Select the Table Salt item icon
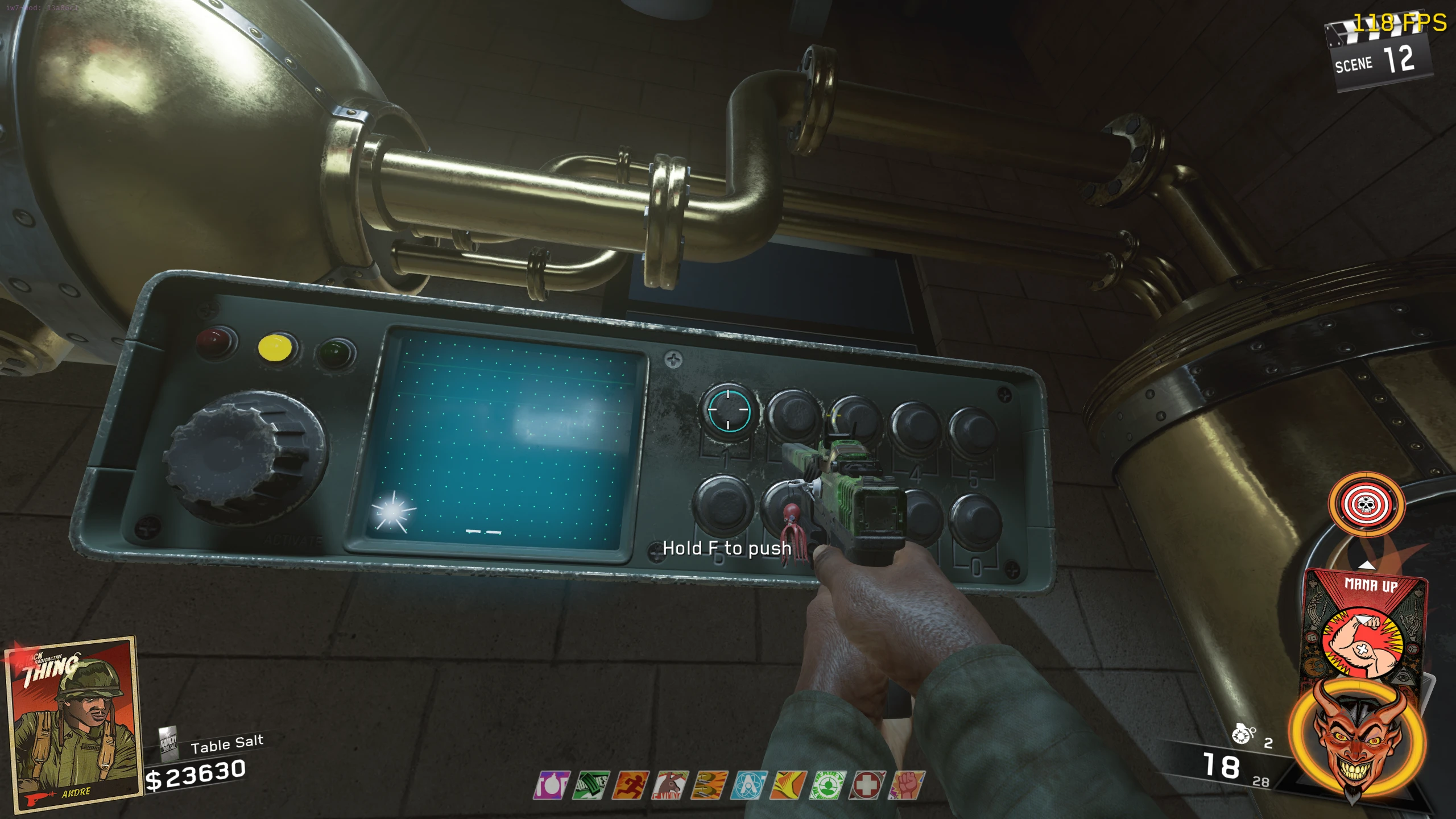 [x=168, y=743]
